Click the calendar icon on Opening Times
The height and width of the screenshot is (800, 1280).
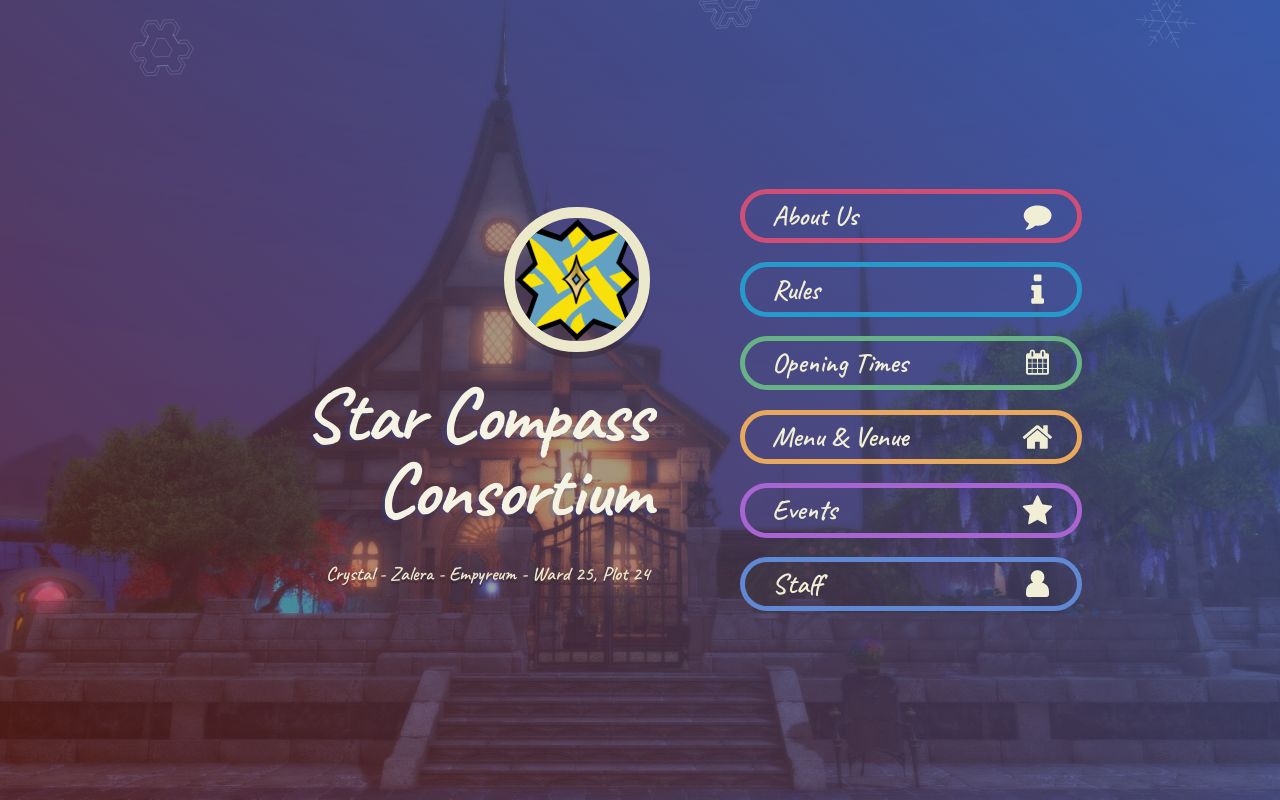1037,363
